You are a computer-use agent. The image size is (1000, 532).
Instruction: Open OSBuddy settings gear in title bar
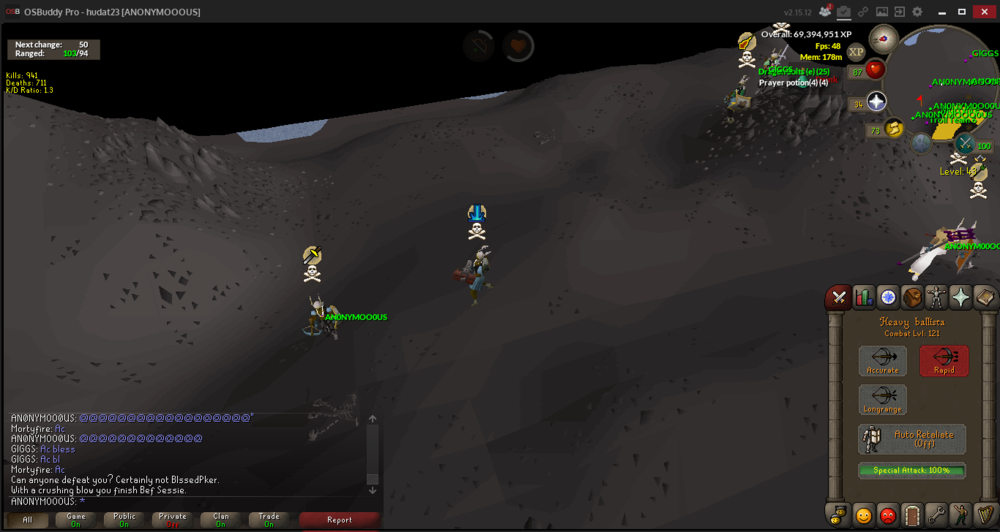click(917, 12)
